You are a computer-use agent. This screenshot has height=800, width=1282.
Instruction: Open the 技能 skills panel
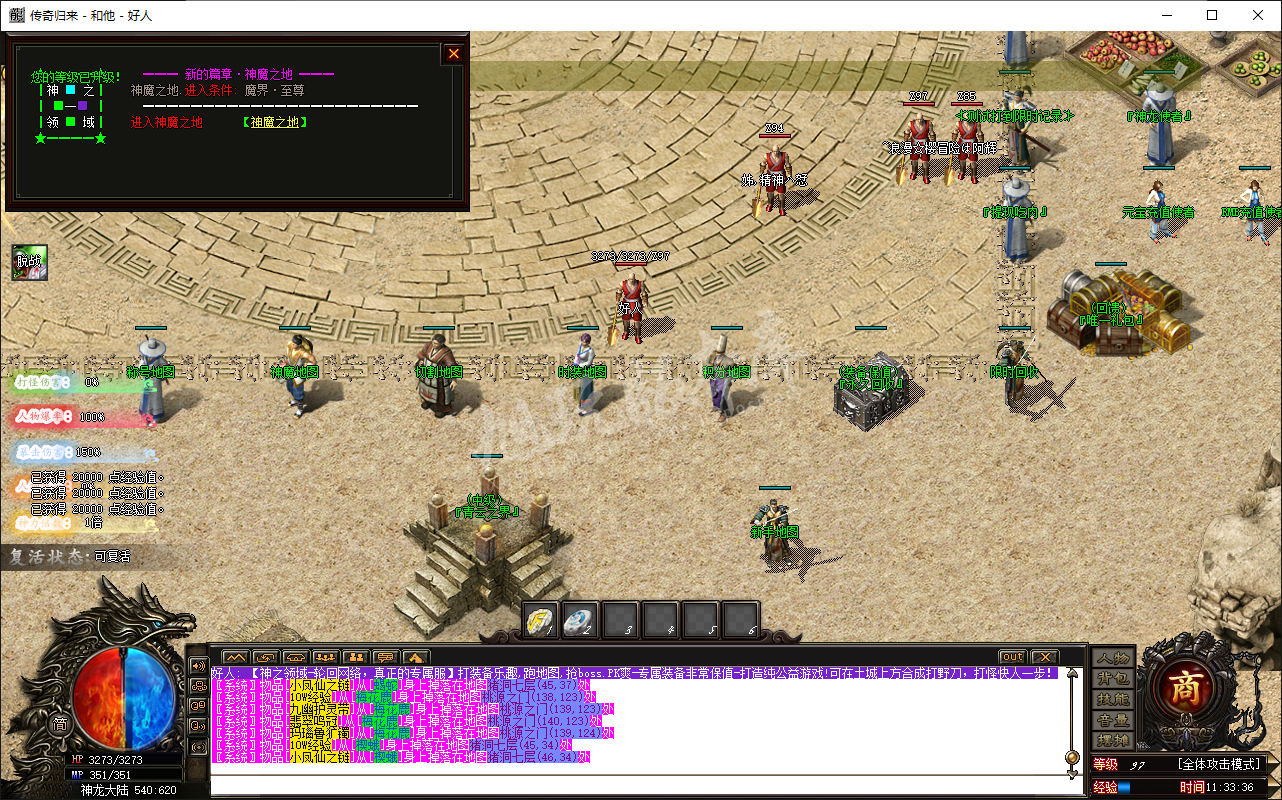point(1112,700)
